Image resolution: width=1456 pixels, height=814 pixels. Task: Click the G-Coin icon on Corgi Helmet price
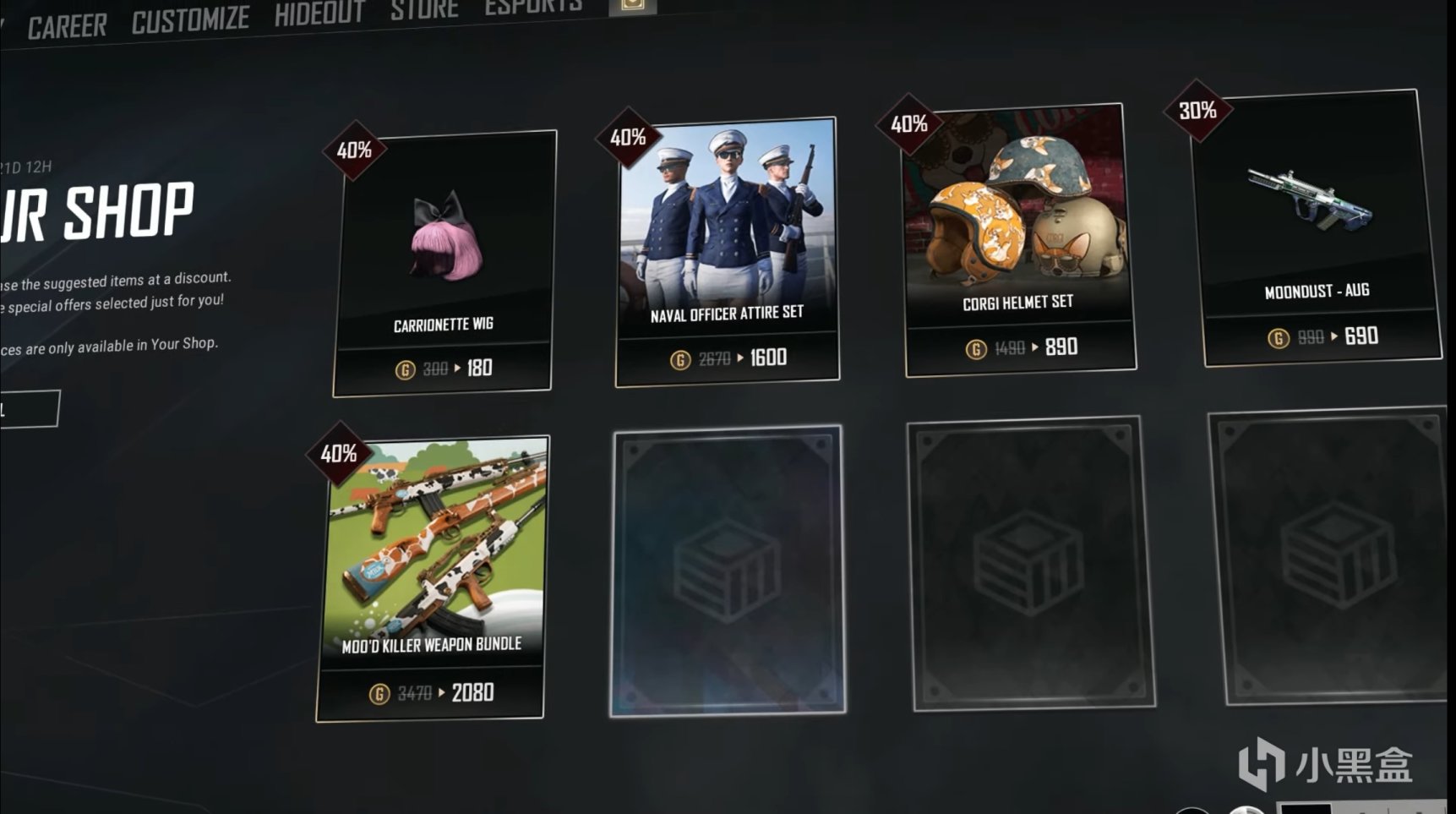[978, 346]
